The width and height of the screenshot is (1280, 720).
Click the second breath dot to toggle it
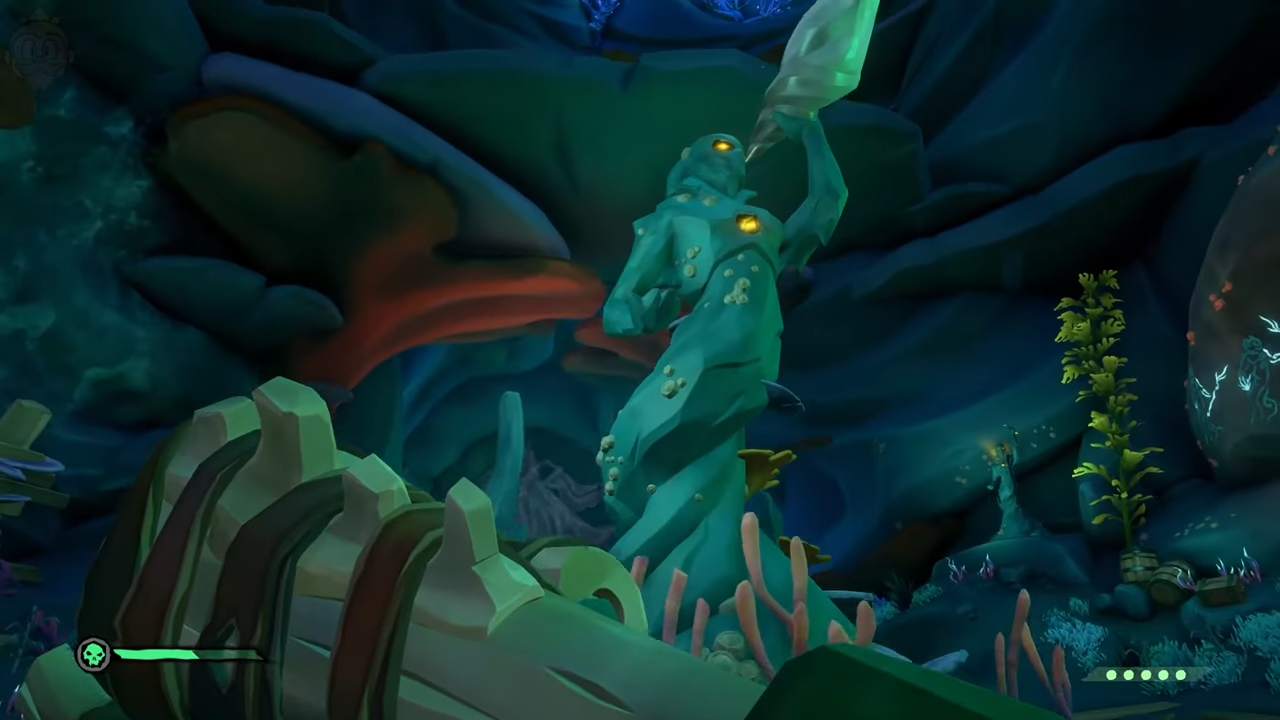[1129, 675]
